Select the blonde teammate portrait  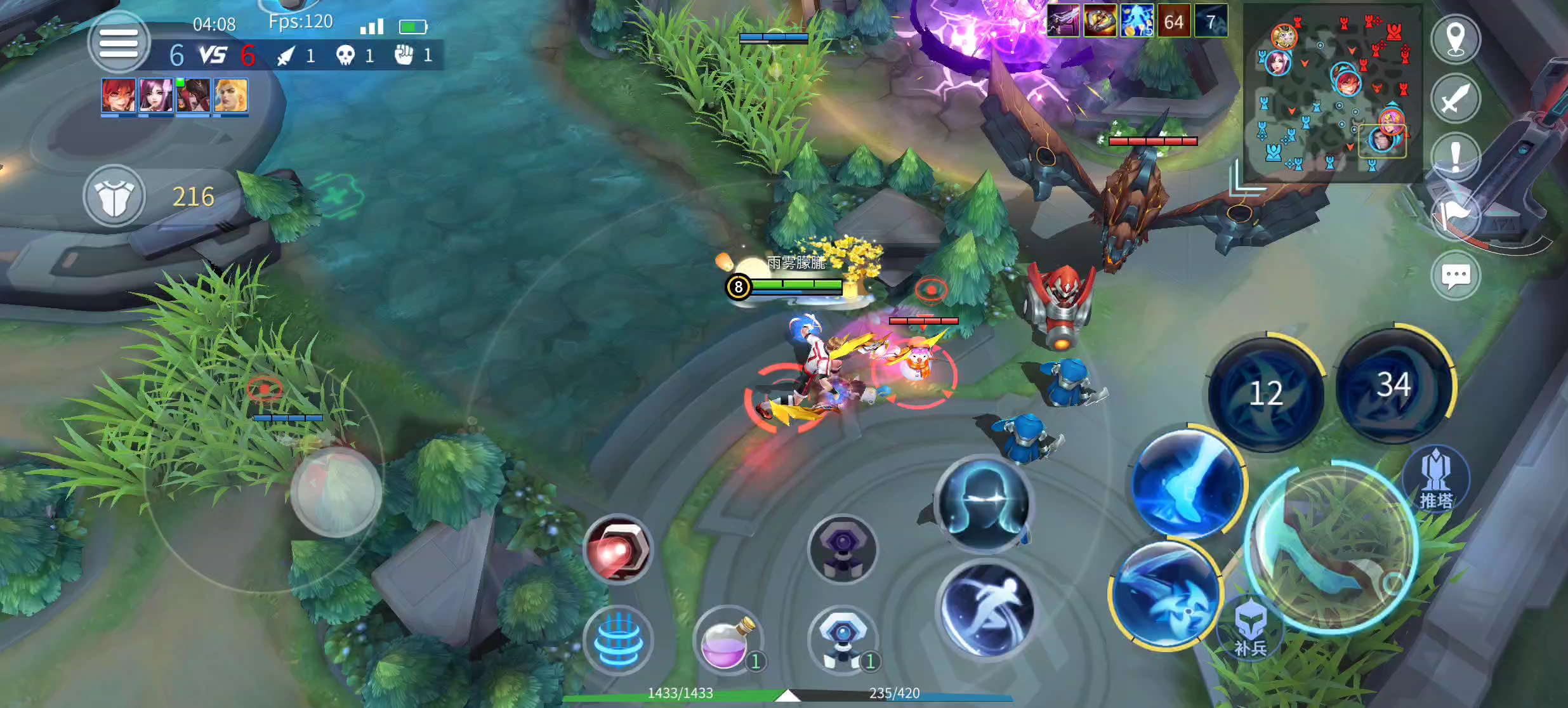coord(231,96)
